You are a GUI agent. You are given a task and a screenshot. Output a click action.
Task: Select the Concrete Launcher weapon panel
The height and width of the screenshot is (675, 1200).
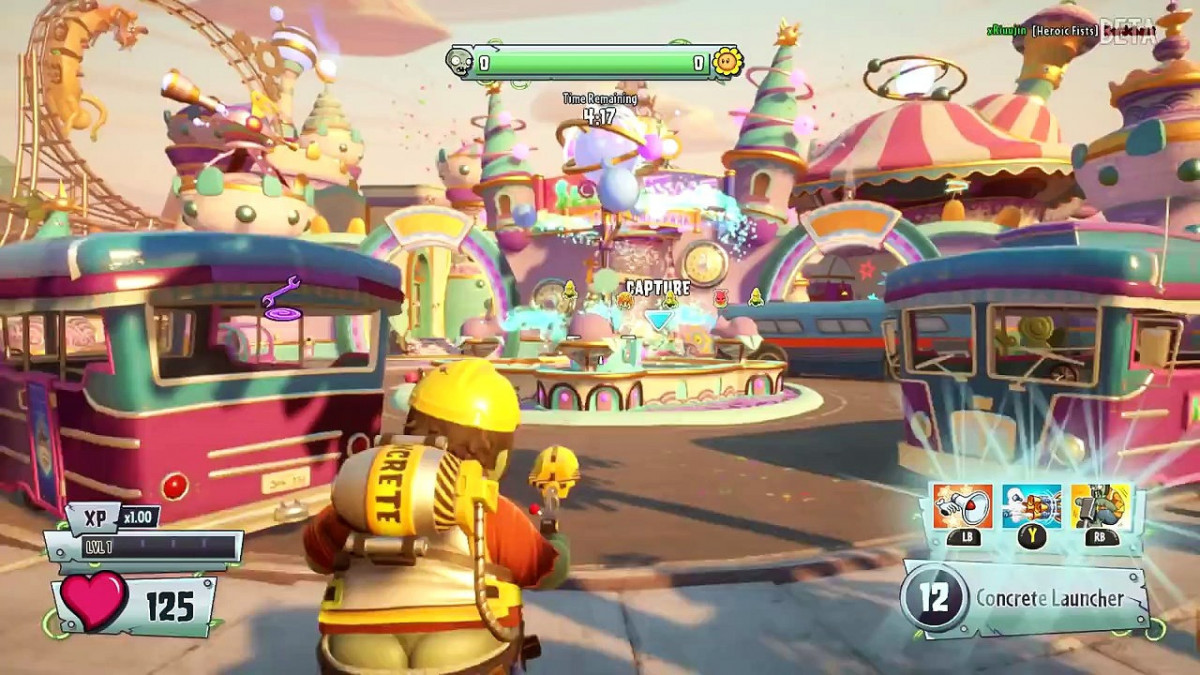point(1027,599)
